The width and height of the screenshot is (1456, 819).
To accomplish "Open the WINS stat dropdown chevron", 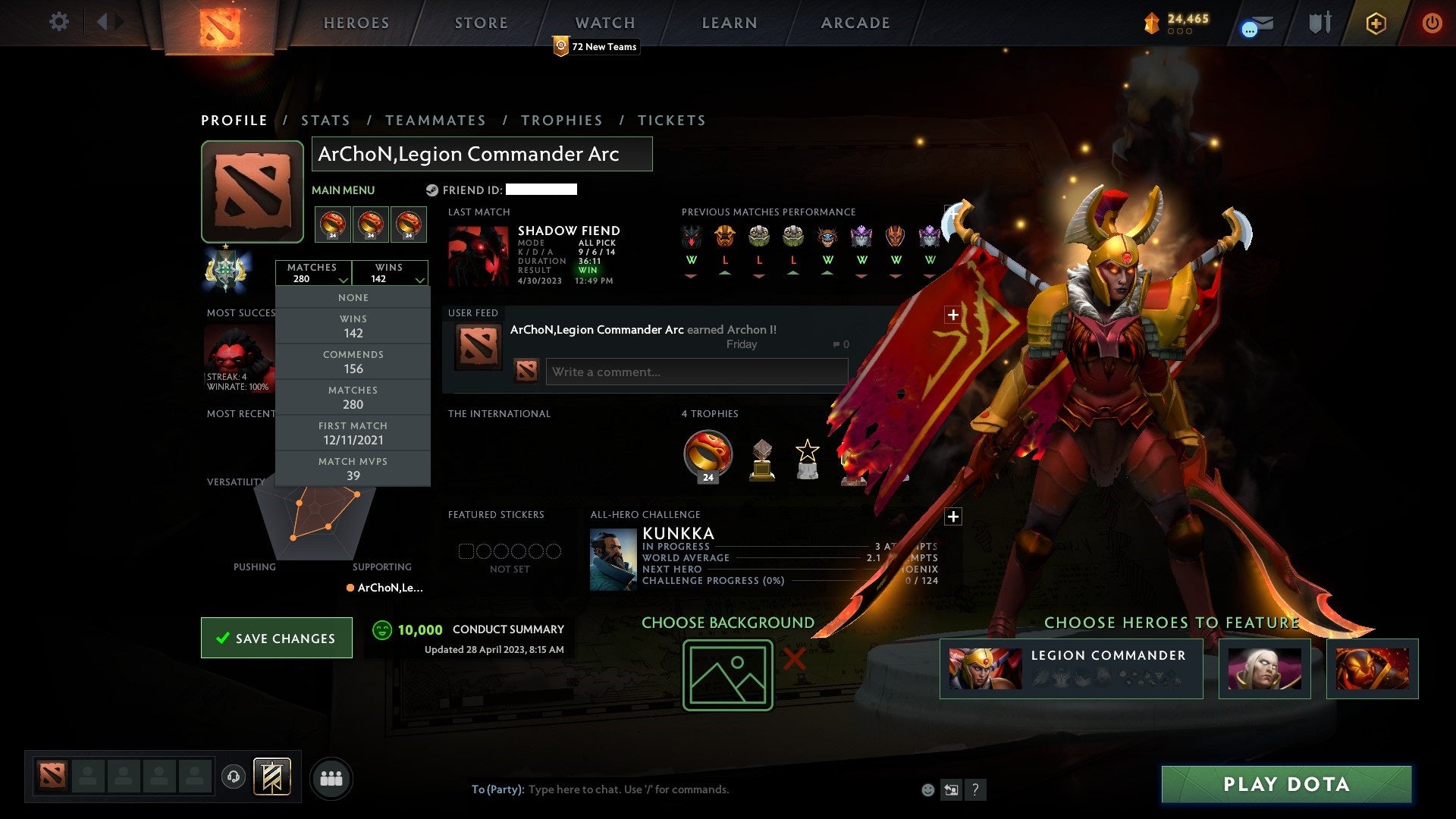I will tap(419, 280).
